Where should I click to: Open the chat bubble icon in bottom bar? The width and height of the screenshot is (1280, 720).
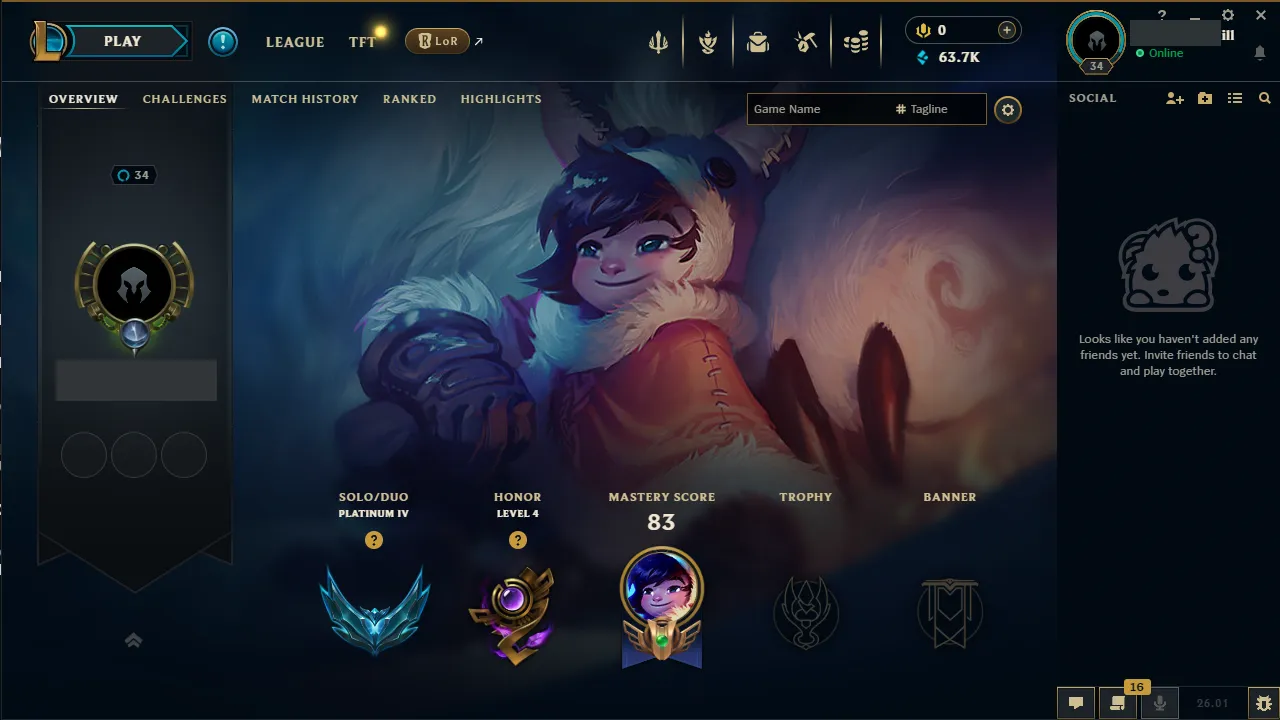pyautogui.click(x=1075, y=703)
